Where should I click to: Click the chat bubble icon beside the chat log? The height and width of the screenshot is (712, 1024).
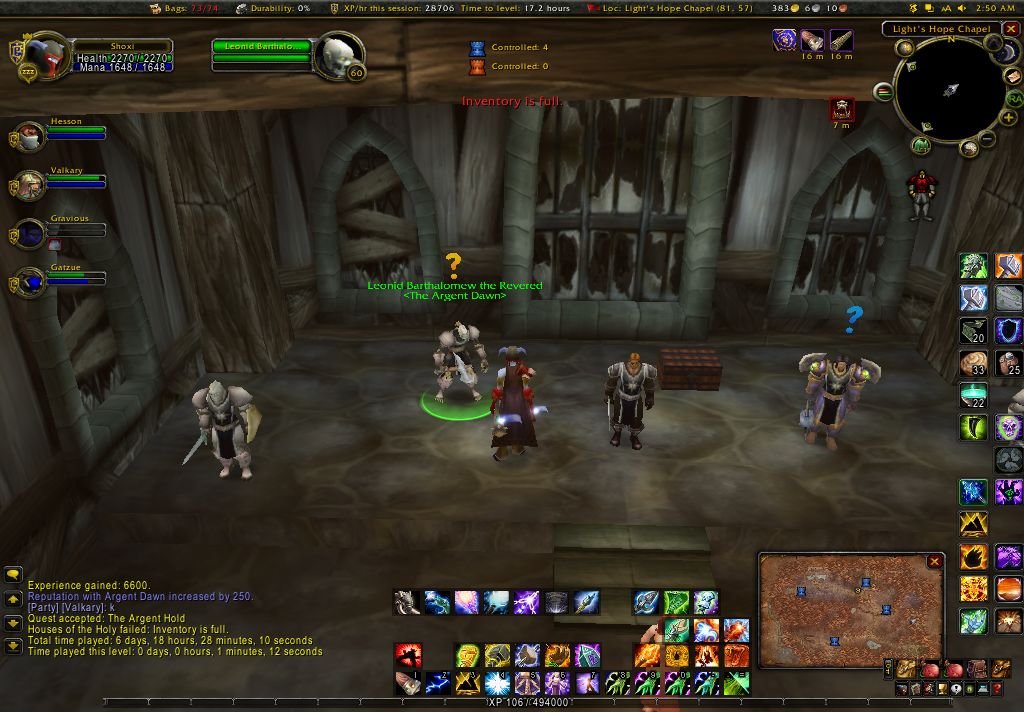coord(14,575)
